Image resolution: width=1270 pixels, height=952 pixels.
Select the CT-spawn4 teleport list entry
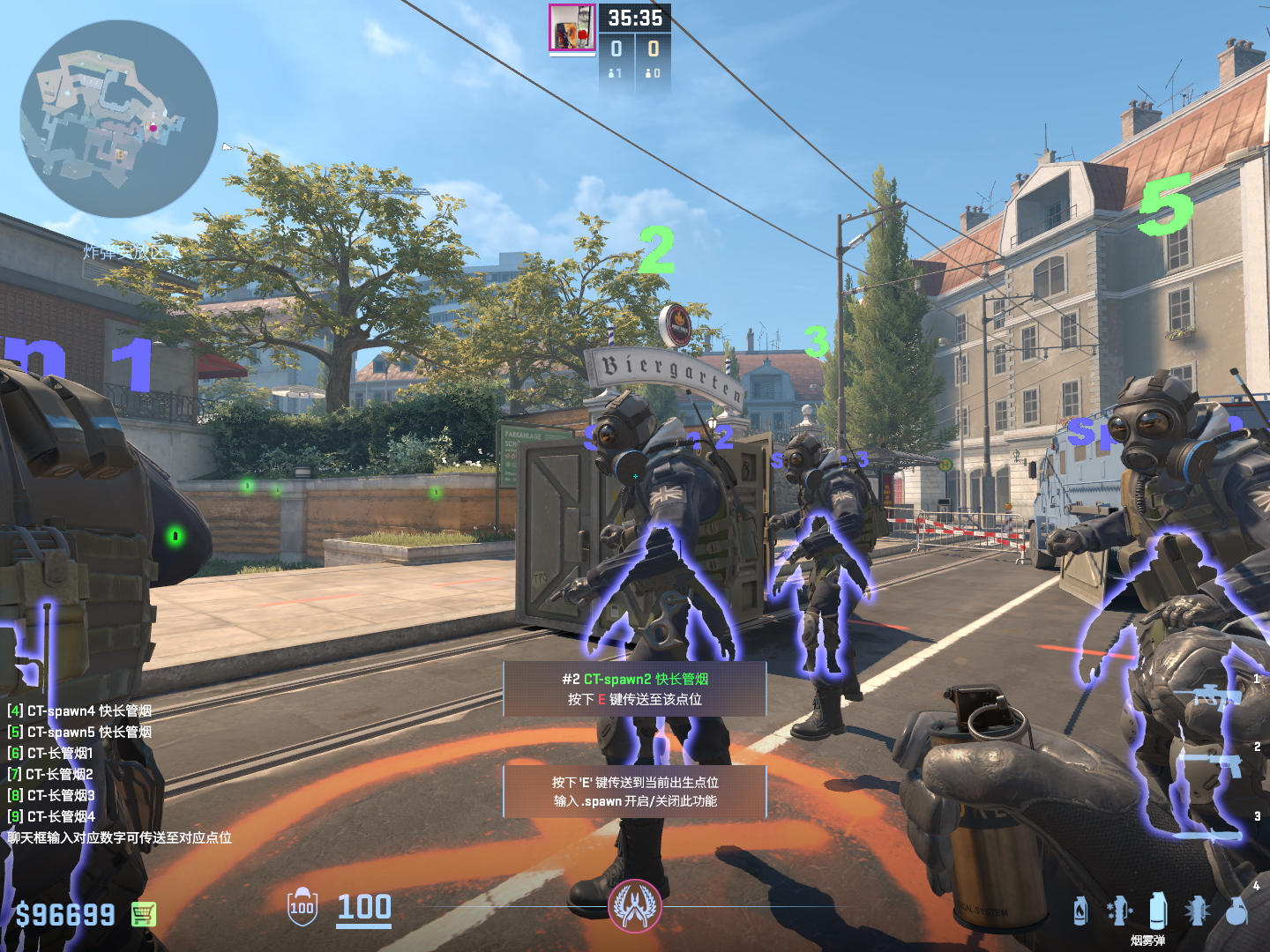point(79,710)
